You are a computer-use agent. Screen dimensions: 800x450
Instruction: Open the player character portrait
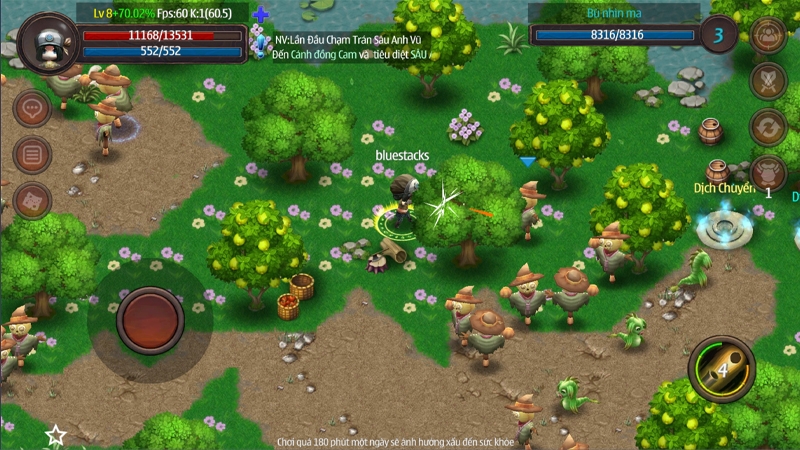(x=46, y=40)
